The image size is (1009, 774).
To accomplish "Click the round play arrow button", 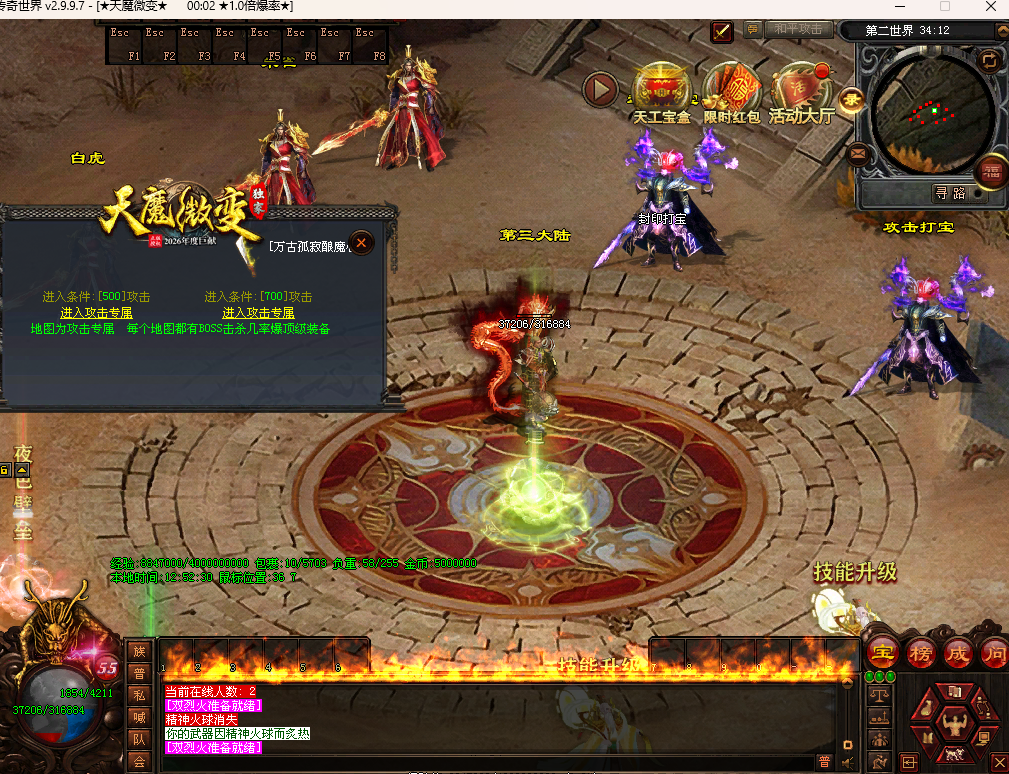I will coord(601,90).
